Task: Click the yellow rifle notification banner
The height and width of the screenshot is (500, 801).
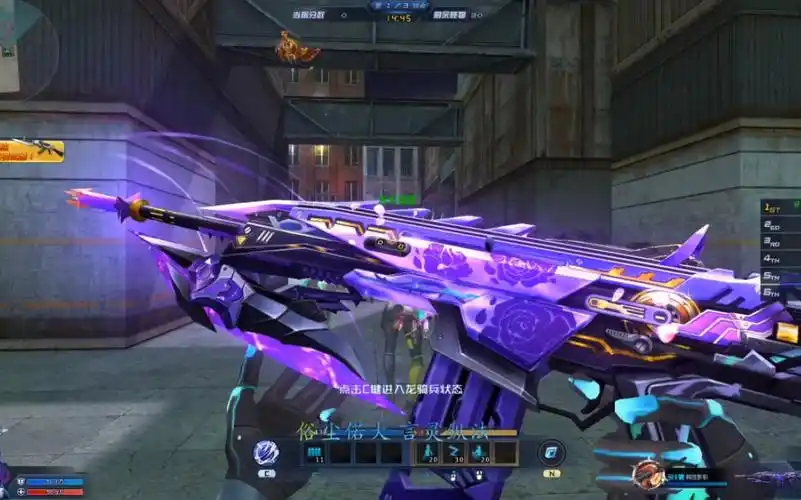Action: pos(32,150)
